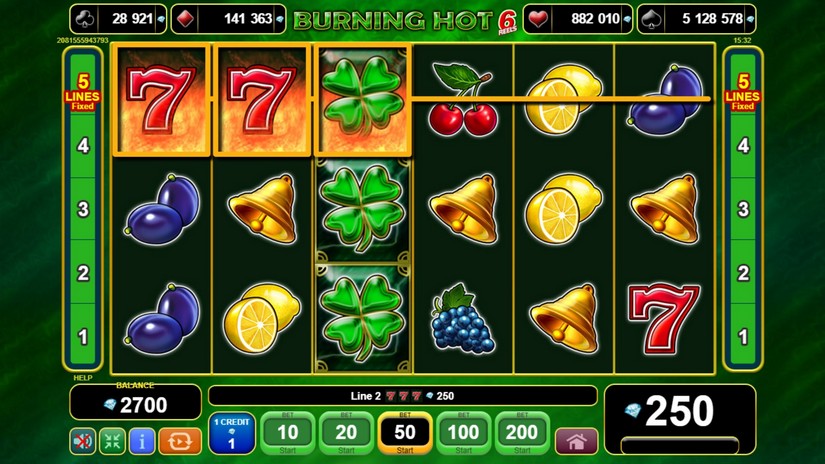This screenshot has height=464, width=825.
Task: Open the blue info paytable button
Action: (x=142, y=440)
